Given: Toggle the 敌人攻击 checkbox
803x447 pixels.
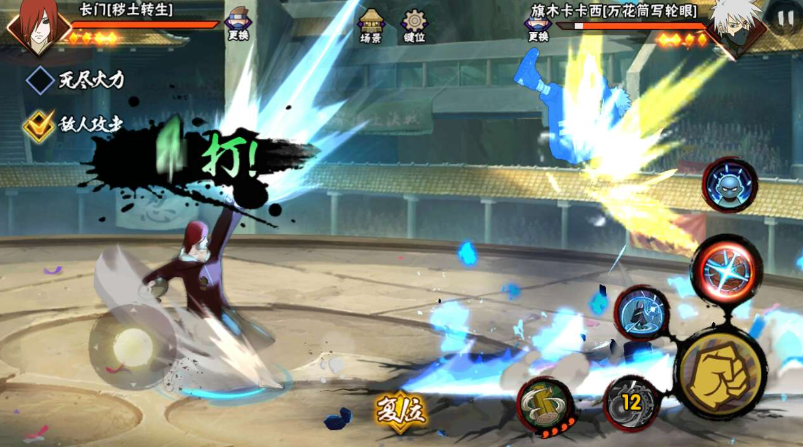Looking at the screenshot, I should [40, 124].
